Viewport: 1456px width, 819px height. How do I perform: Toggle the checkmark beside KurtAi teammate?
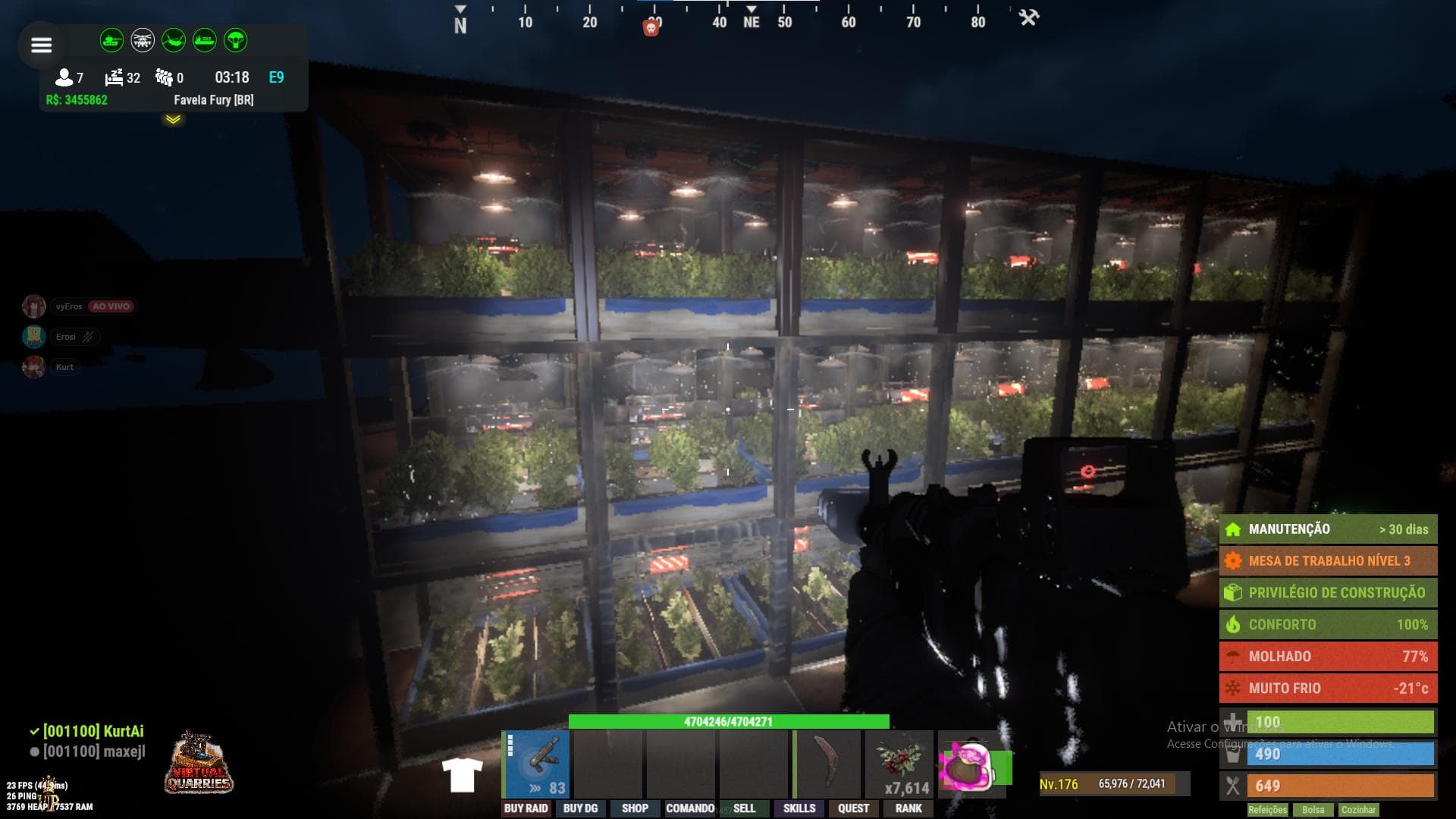tap(33, 733)
